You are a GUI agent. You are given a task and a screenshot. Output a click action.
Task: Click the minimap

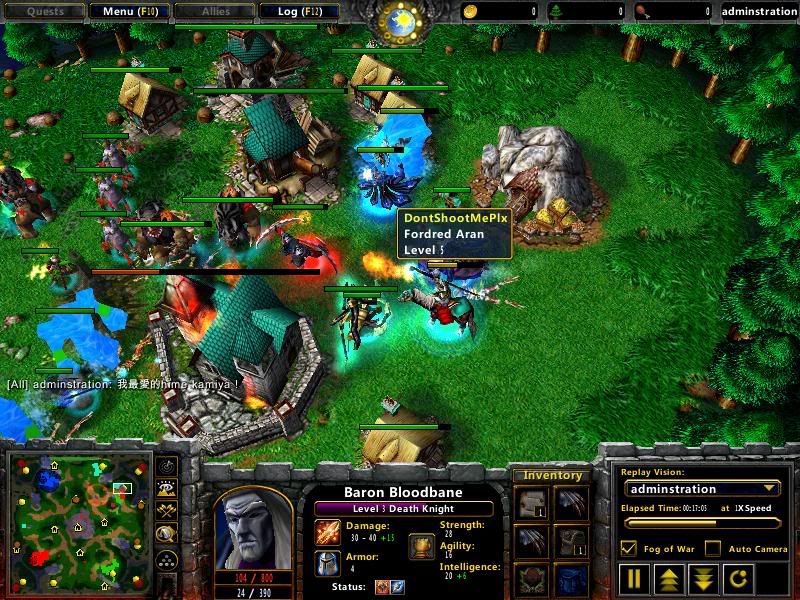pos(77,521)
